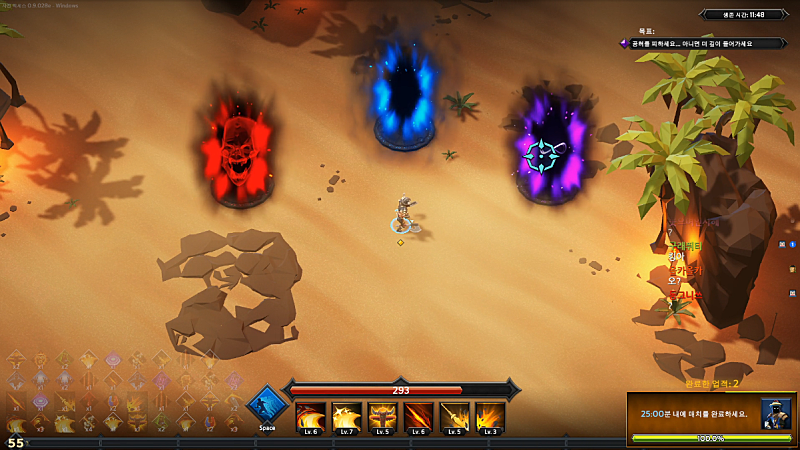Image resolution: width=800 pixels, height=450 pixels.
Task: Activate the blue dash ability (Space)
Action: (267, 409)
